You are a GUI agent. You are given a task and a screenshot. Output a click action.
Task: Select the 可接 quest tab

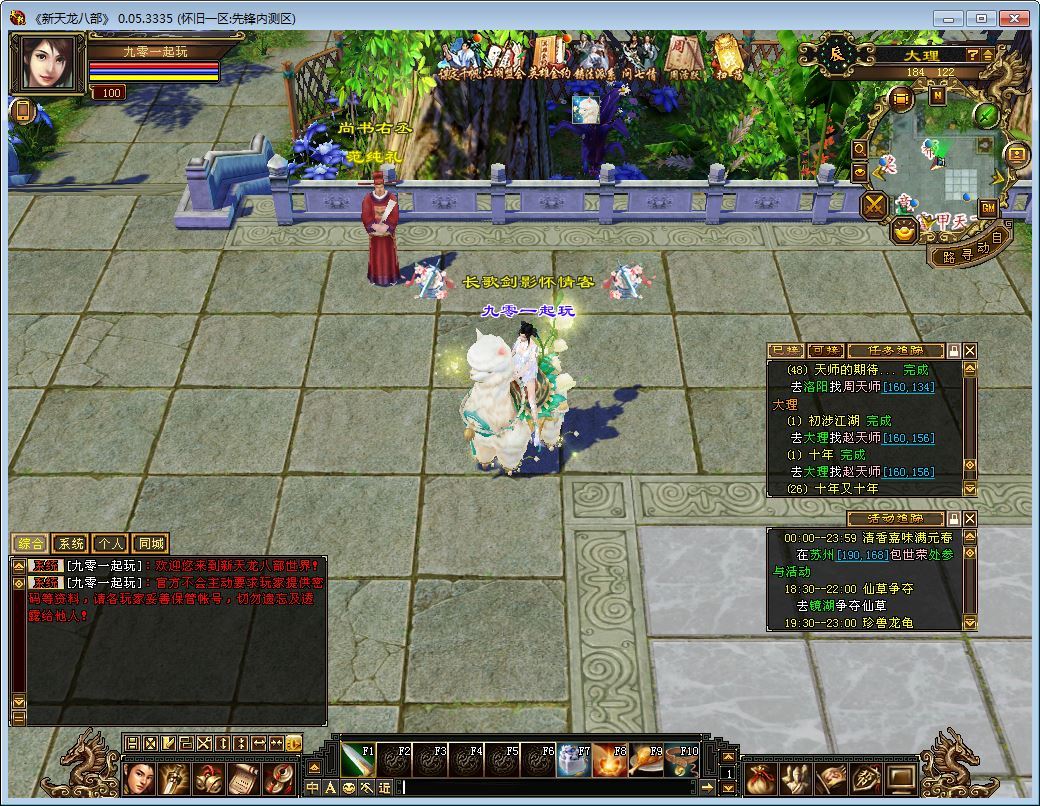(x=825, y=351)
